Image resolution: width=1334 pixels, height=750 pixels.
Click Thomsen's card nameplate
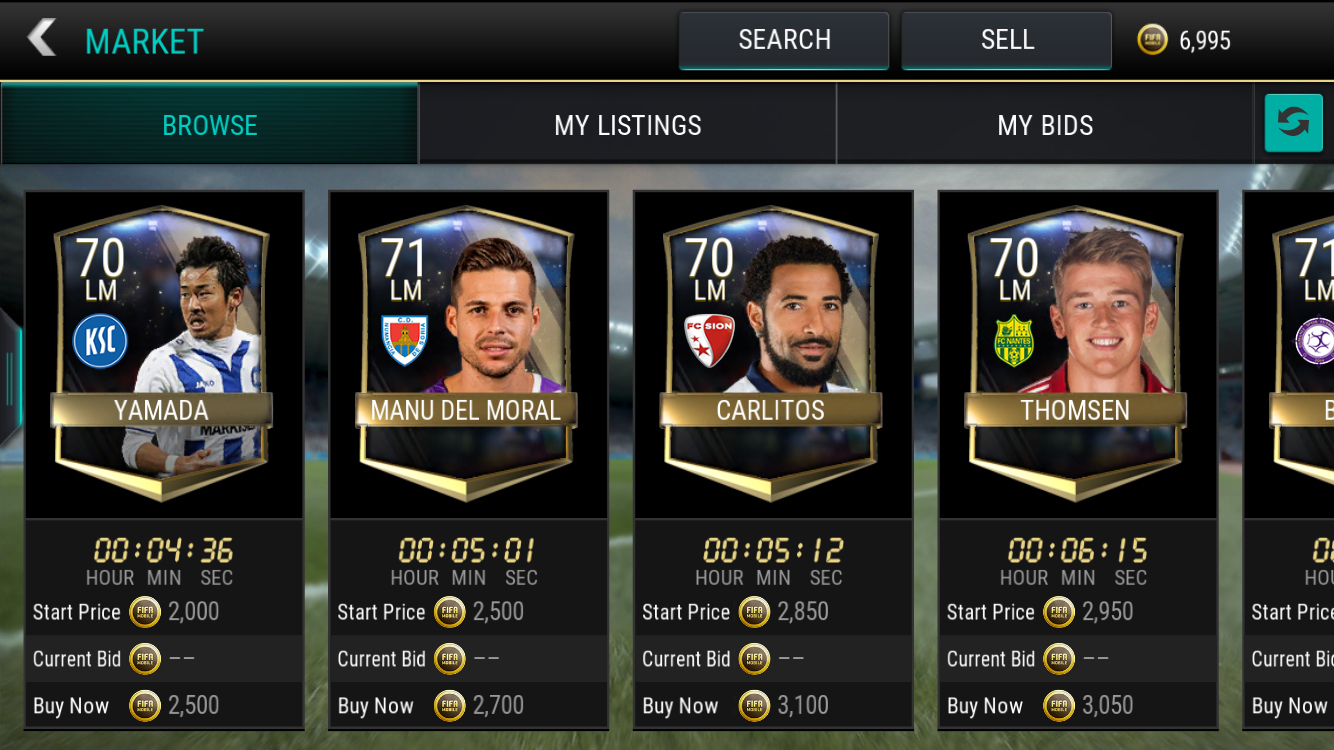pyautogui.click(x=1077, y=410)
